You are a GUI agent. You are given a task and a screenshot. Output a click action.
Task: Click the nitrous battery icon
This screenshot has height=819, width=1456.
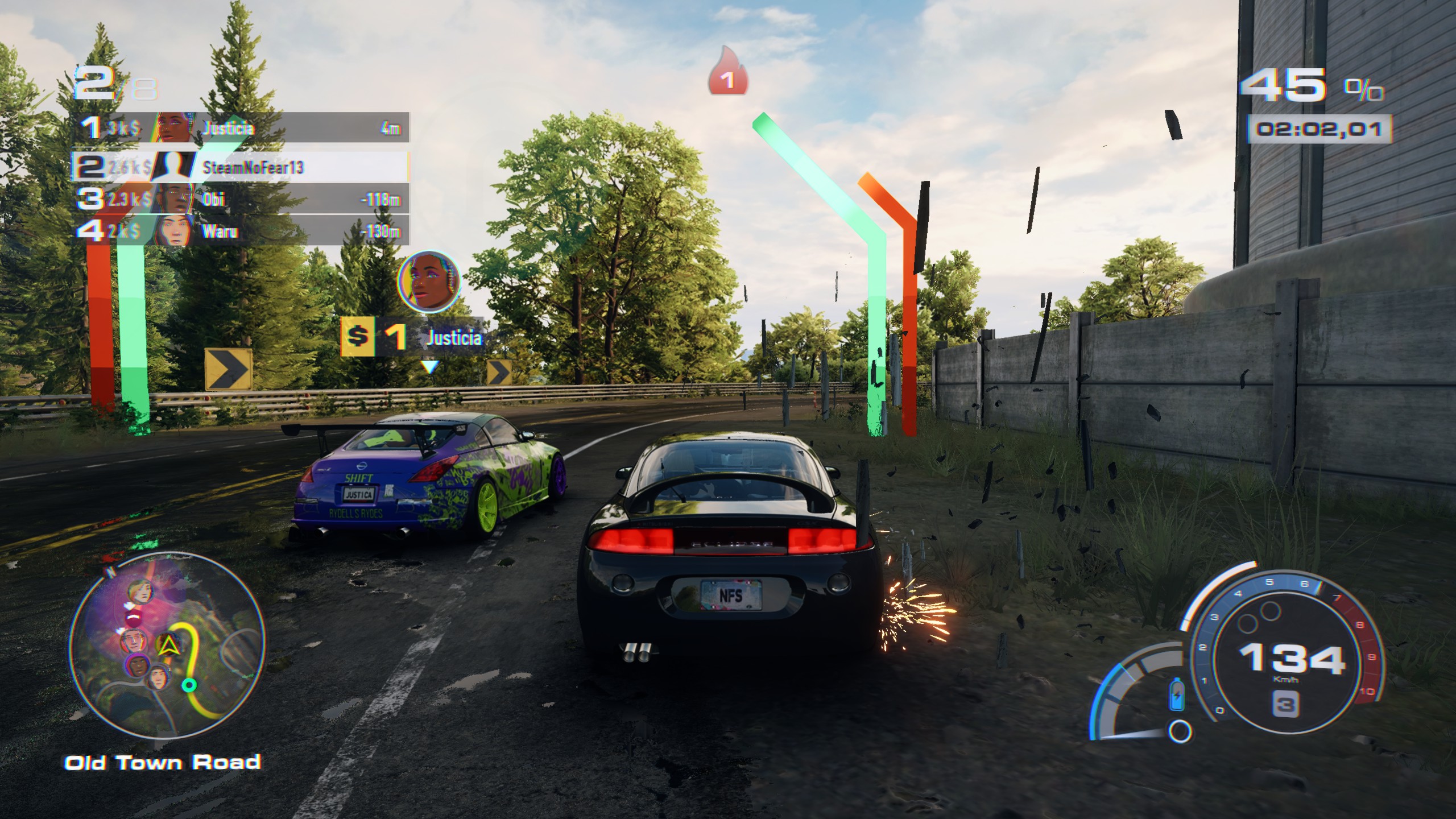tap(1176, 694)
